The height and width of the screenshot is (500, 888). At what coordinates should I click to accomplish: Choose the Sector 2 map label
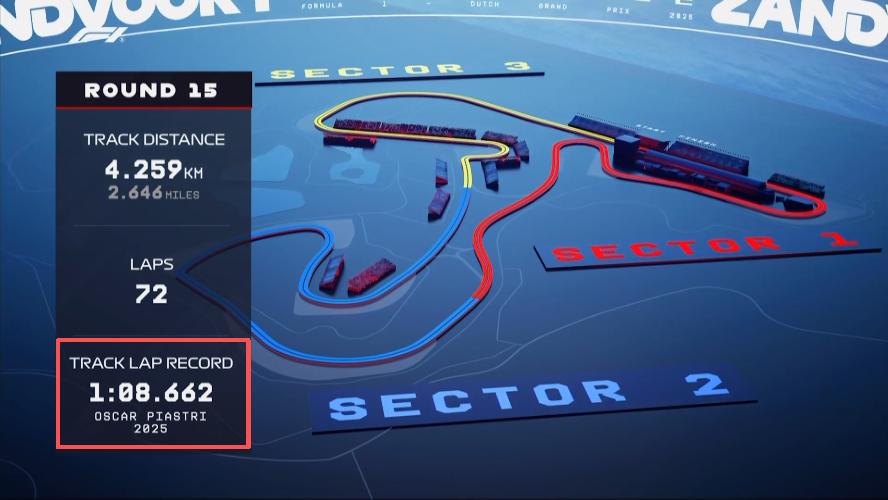[527, 396]
